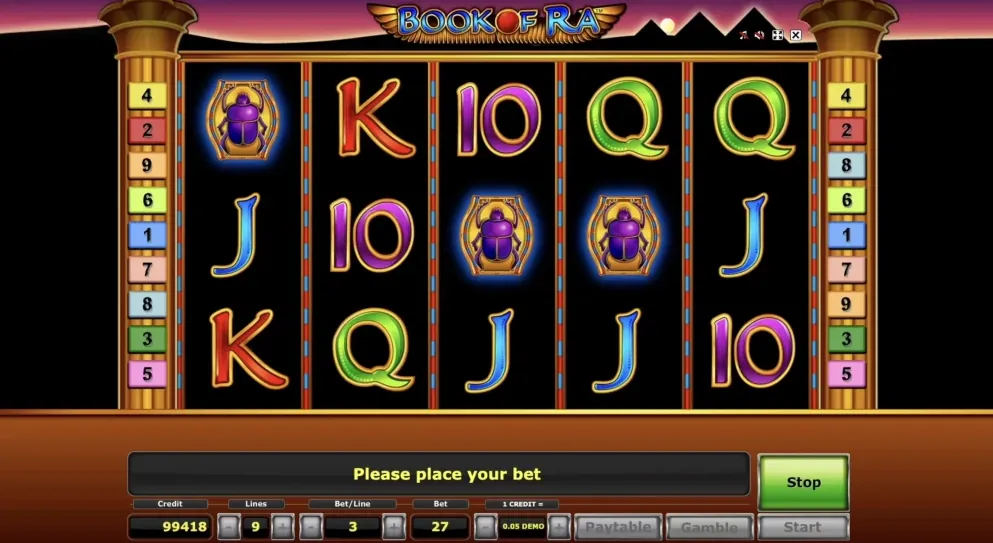Raise the Bet/Line amount

click(x=393, y=527)
